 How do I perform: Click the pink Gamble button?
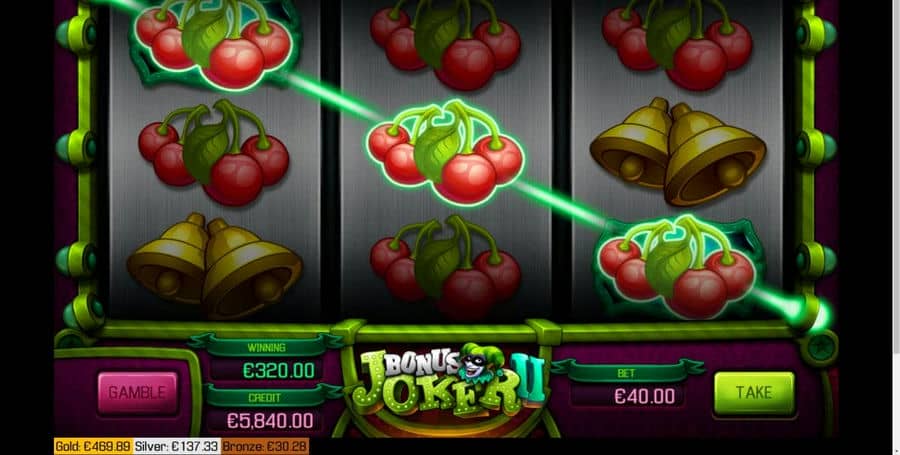pyautogui.click(x=137, y=391)
